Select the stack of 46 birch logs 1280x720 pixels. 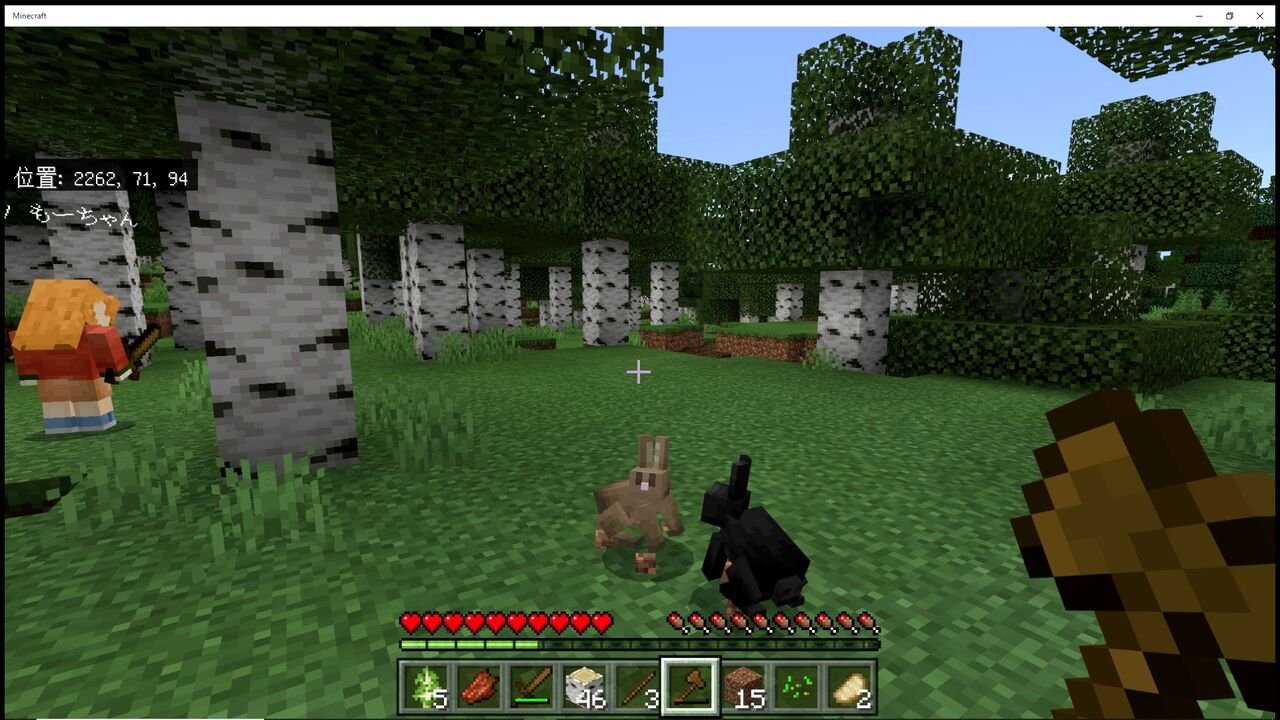[x=586, y=683]
